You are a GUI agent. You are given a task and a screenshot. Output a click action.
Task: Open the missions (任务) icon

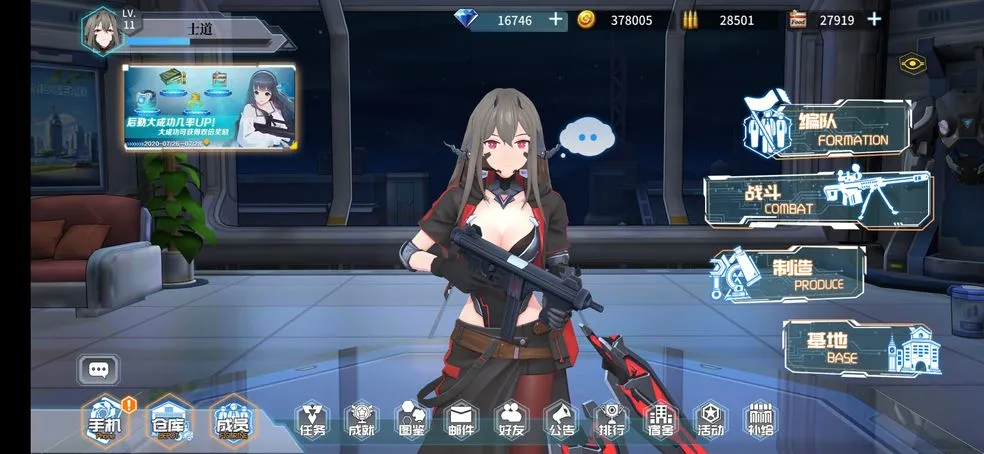point(312,420)
